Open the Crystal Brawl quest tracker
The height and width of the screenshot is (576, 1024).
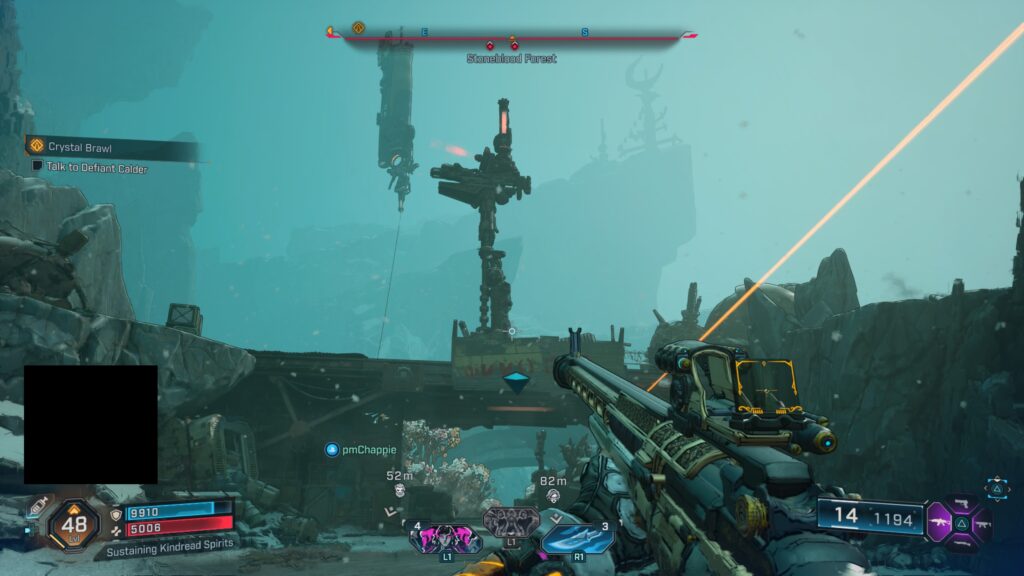point(80,147)
